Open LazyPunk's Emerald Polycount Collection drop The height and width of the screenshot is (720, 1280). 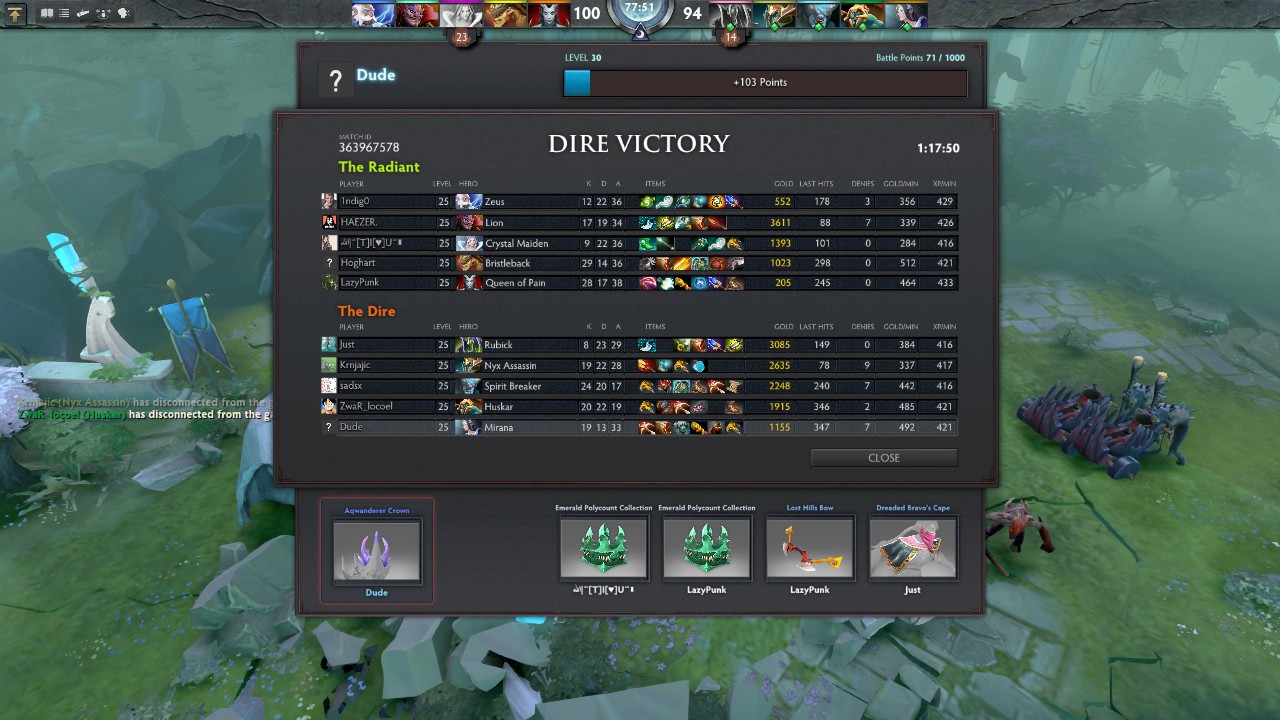pyautogui.click(x=706, y=547)
